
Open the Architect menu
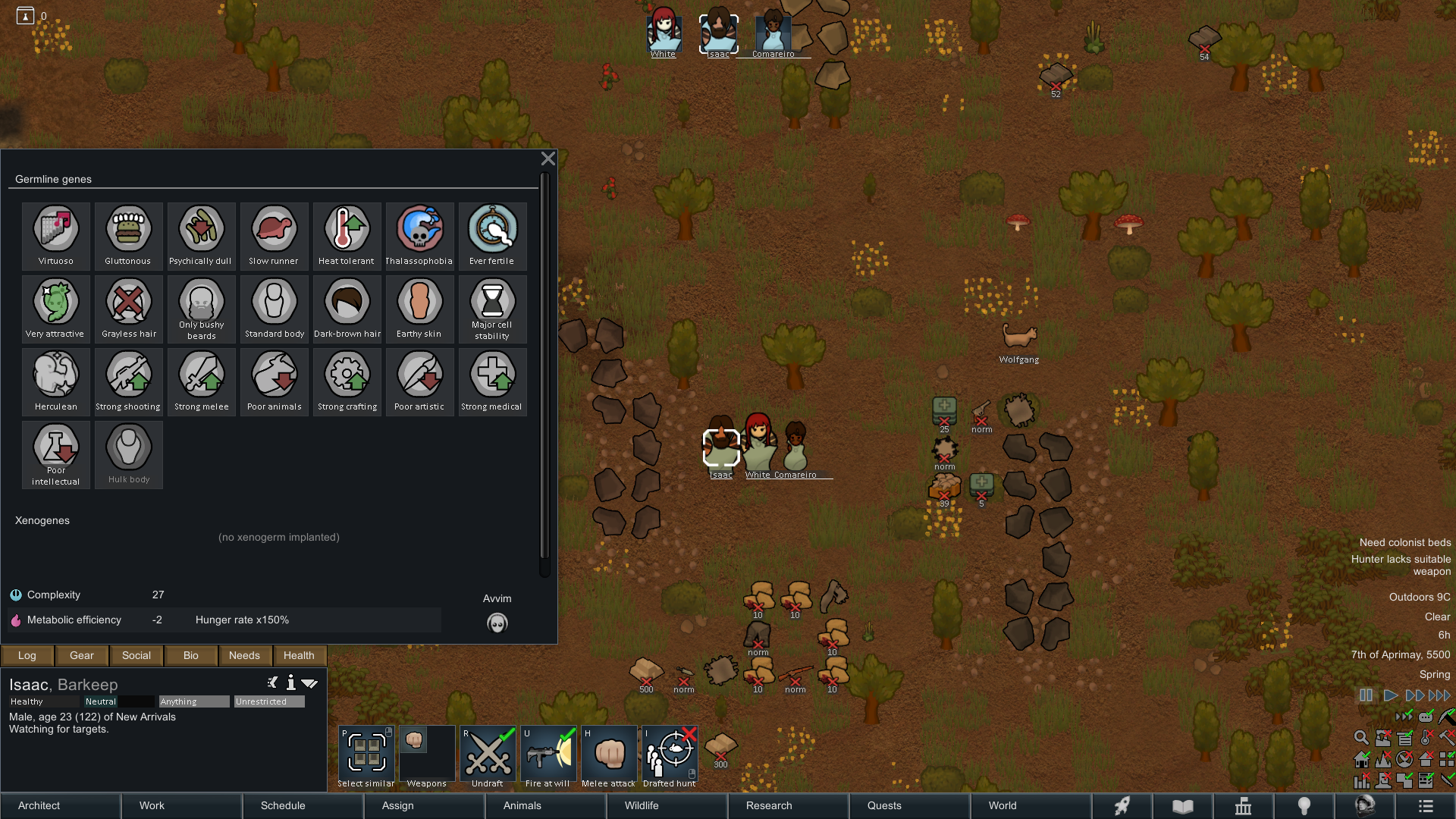point(61,805)
